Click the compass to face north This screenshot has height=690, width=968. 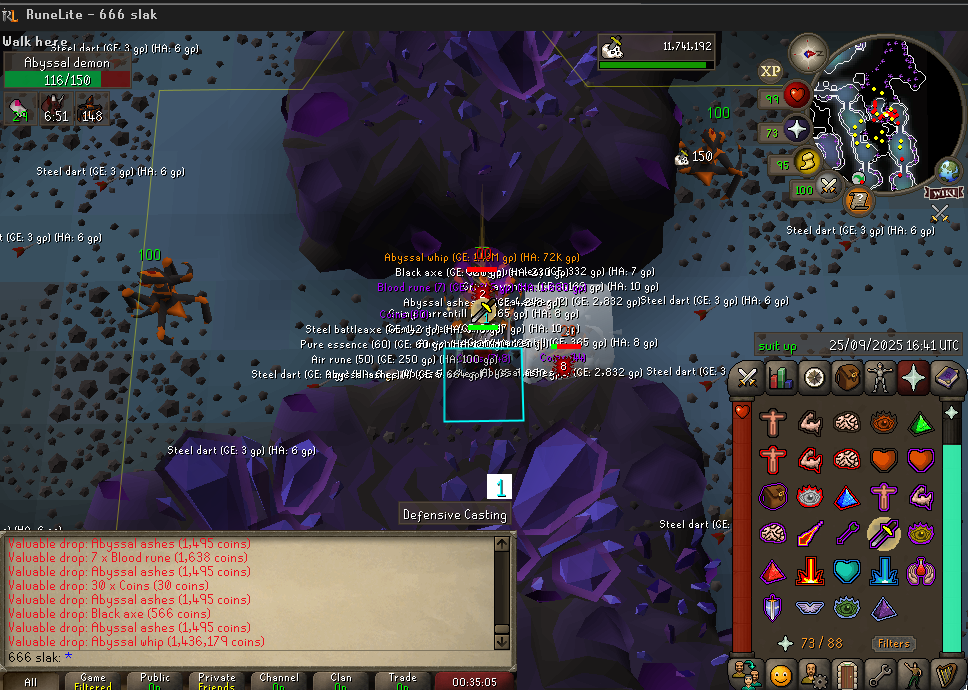808,51
